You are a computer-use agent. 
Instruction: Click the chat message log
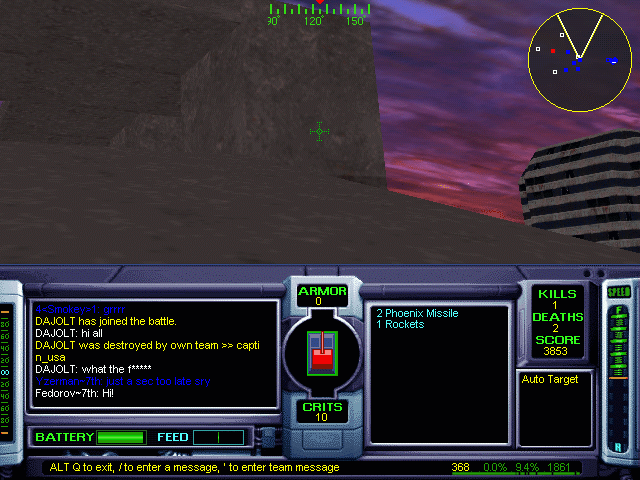pyautogui.click(x=155, y=354)
